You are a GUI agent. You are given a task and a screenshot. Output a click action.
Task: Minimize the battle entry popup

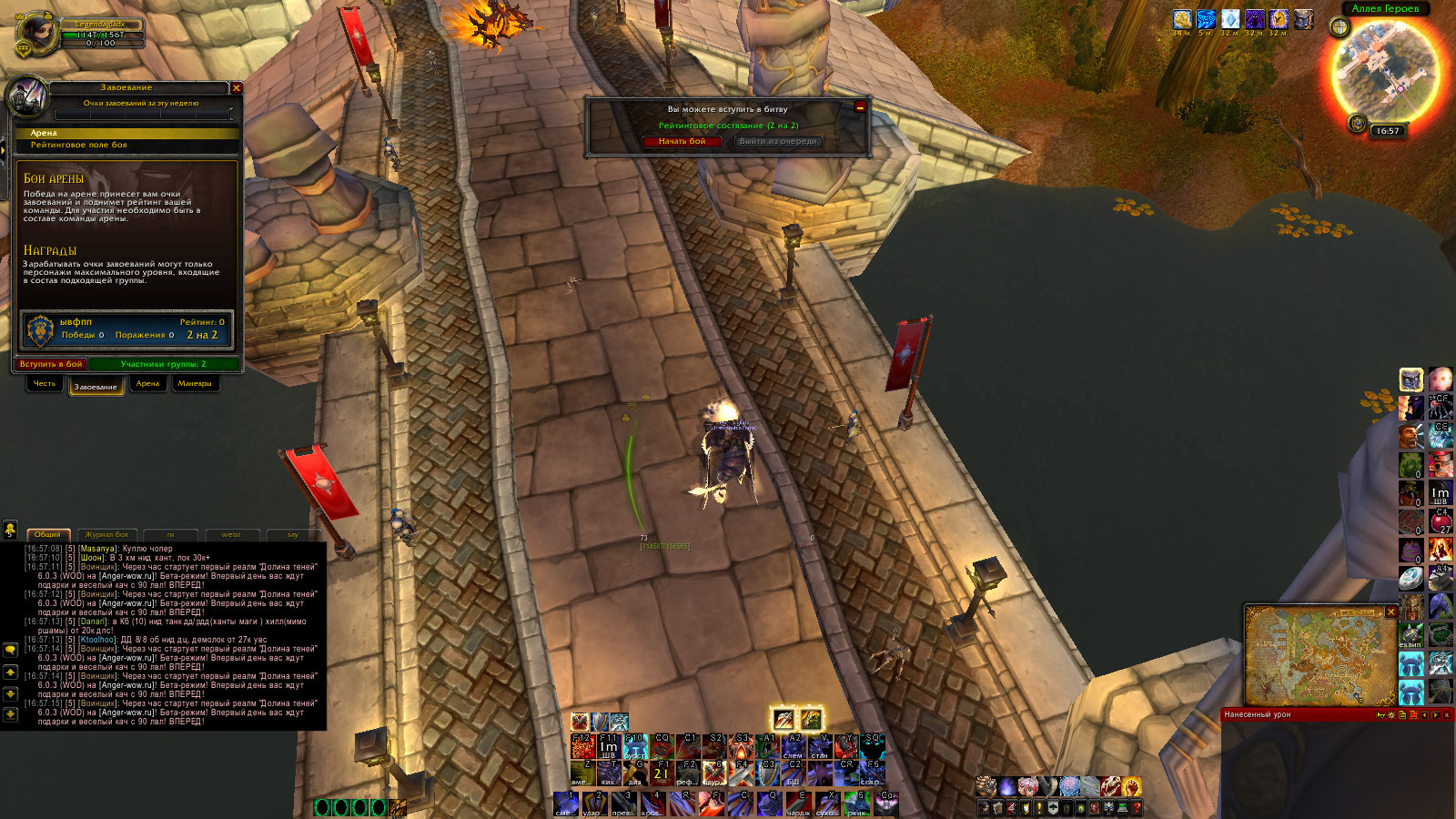pyautogui.click(x=860, y=106)
